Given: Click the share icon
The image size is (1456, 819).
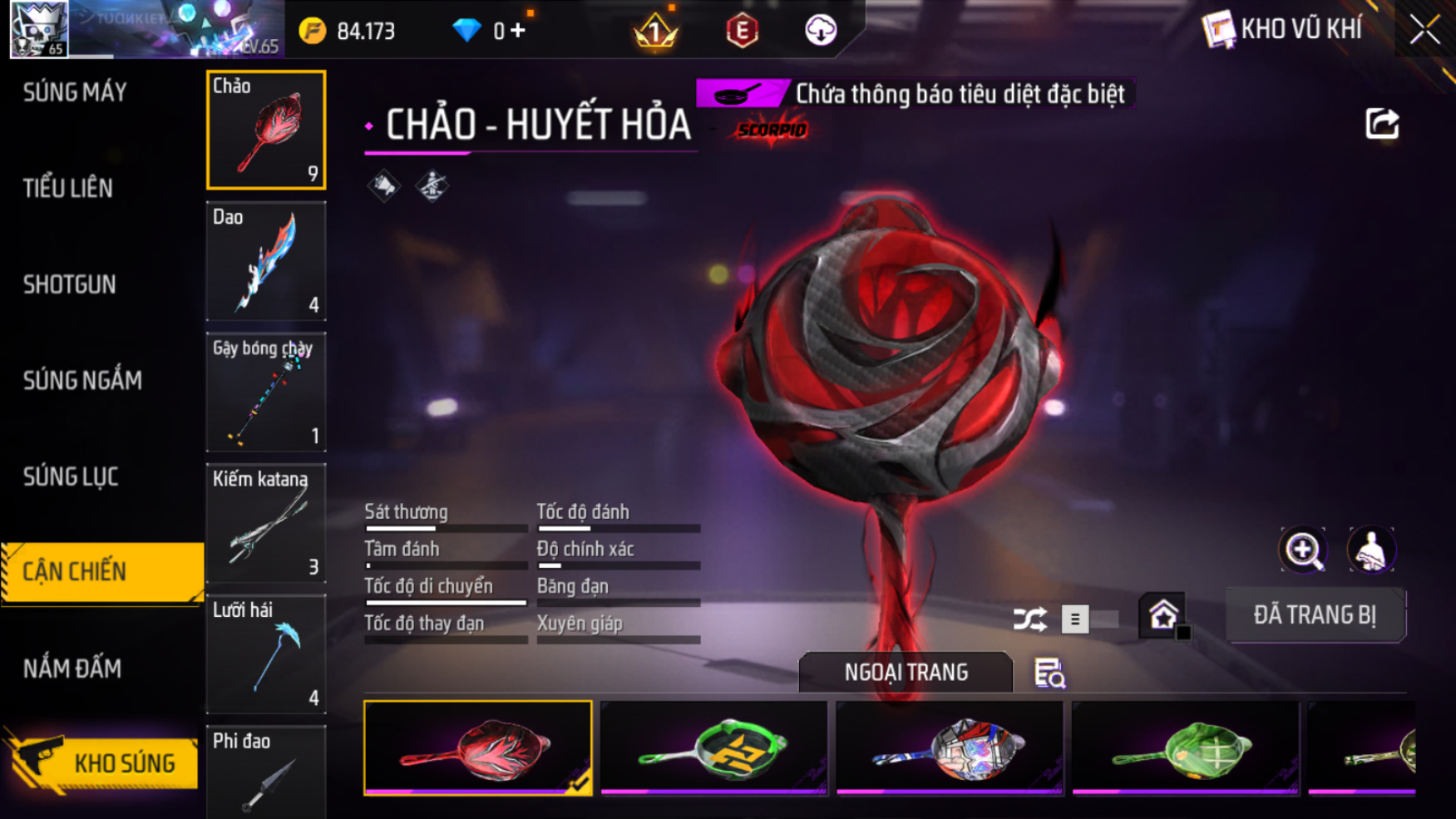Looking at the screenshot, I should pyautogui.click(x=1382, y=125).
